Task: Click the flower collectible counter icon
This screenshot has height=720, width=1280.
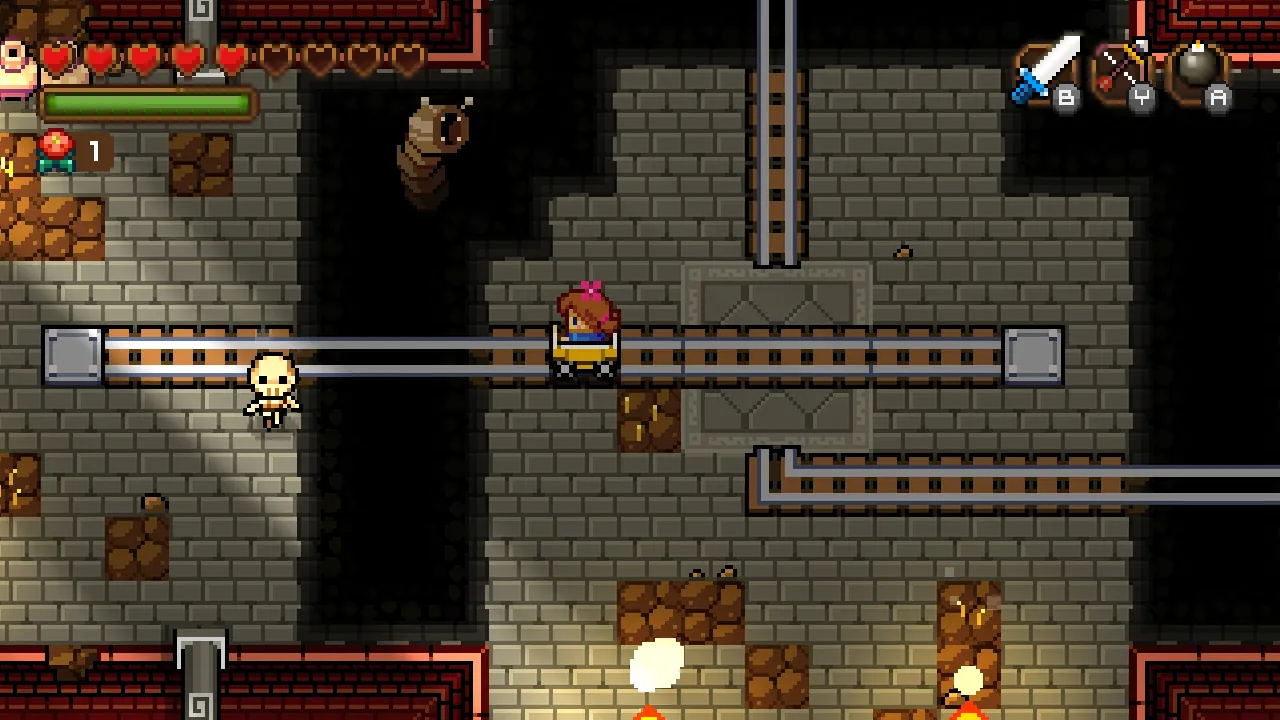Action: (57, 150)
